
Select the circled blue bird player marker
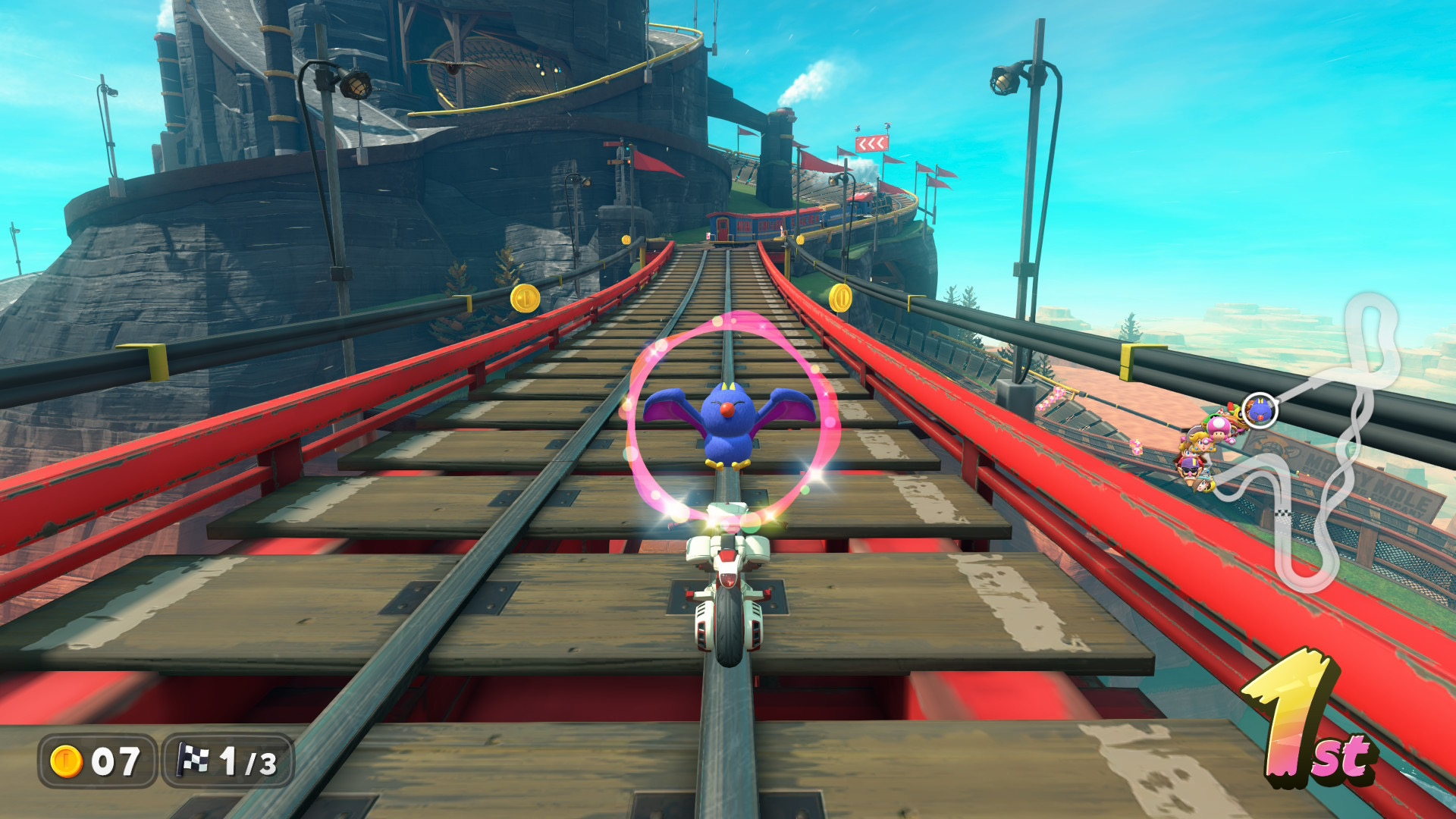(1260, 411)
